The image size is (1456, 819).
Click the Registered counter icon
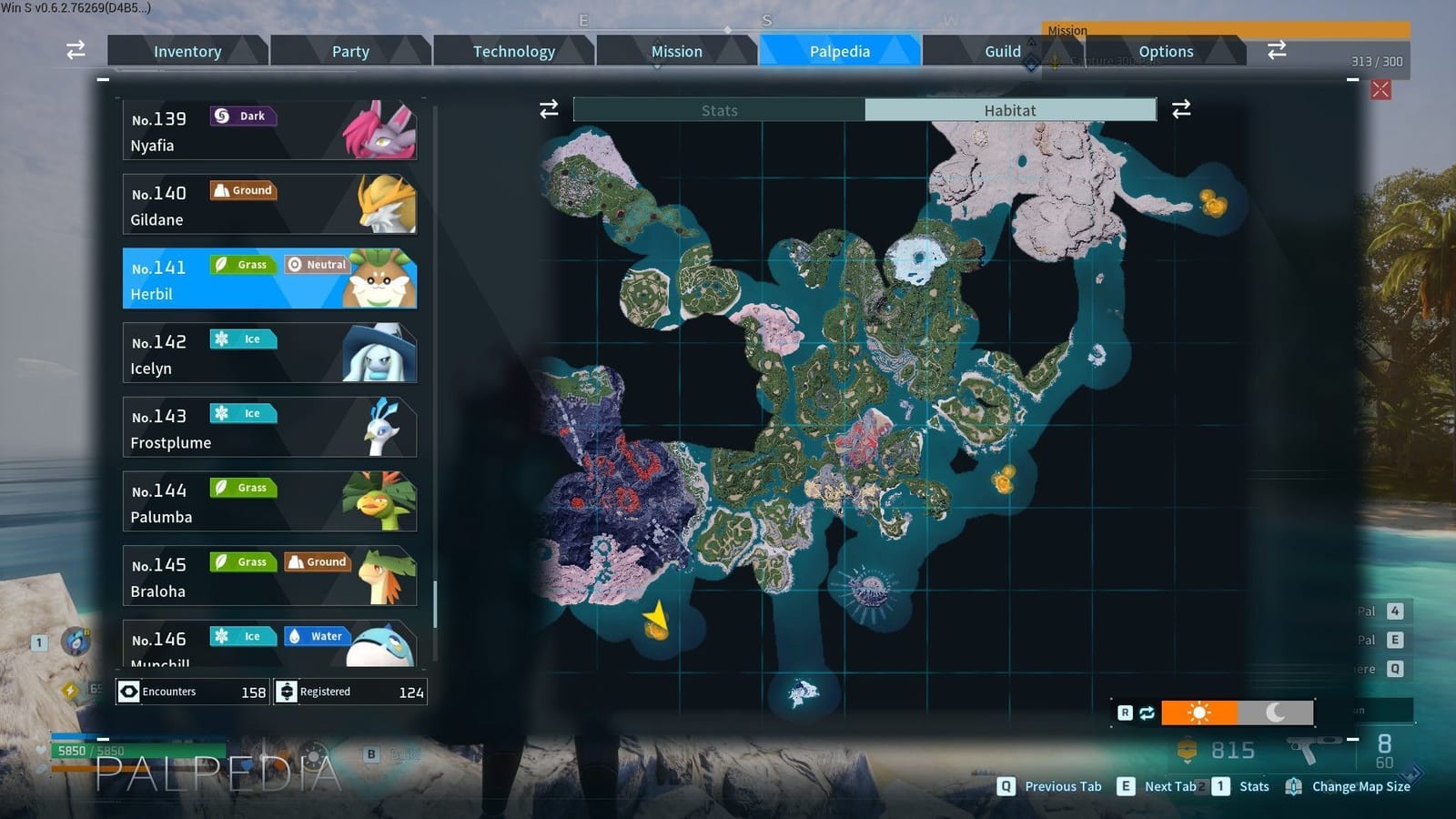pos(286,692)
